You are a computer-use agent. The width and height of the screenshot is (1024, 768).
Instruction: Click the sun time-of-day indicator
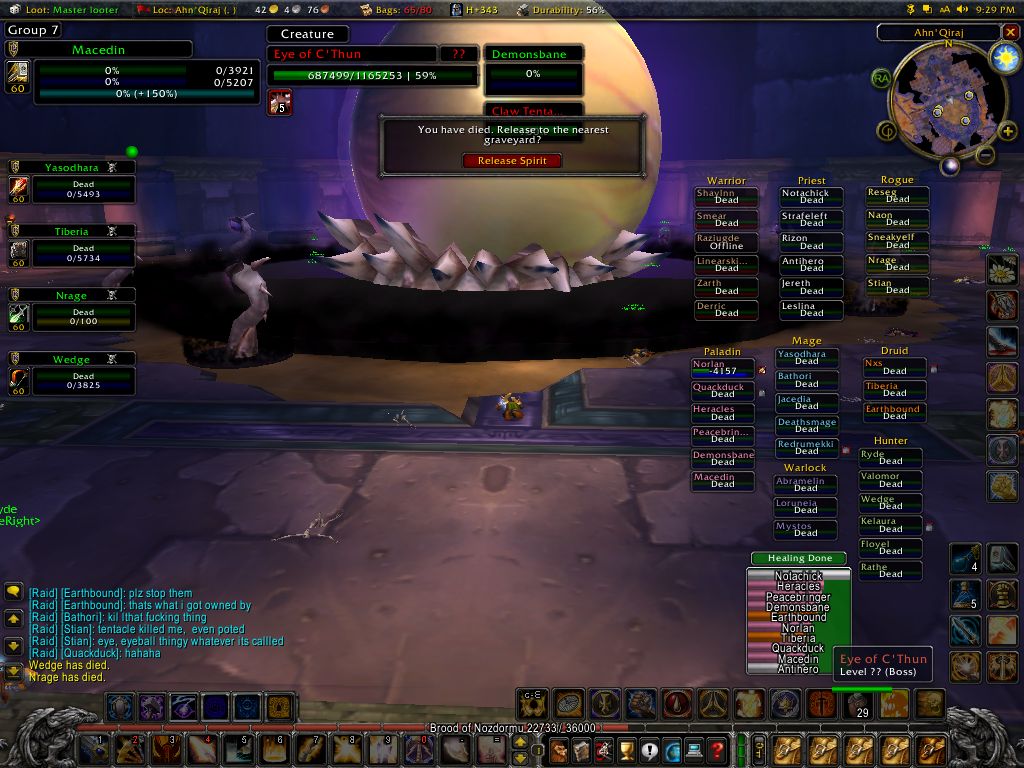click(1001, 58)
